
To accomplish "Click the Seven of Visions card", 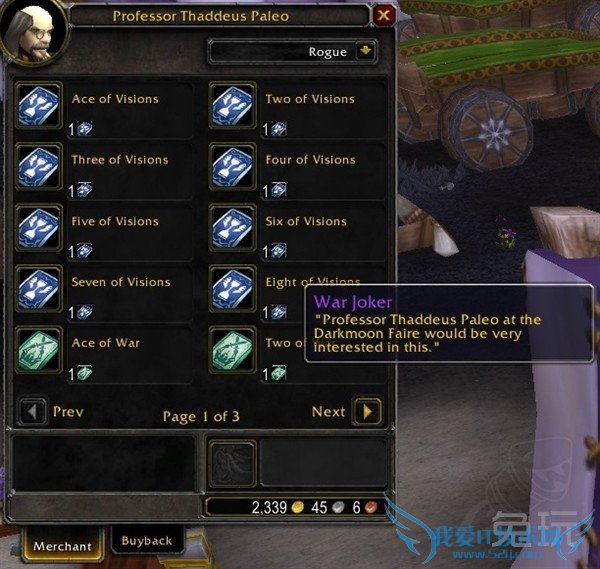I will (x=39, y=289).
